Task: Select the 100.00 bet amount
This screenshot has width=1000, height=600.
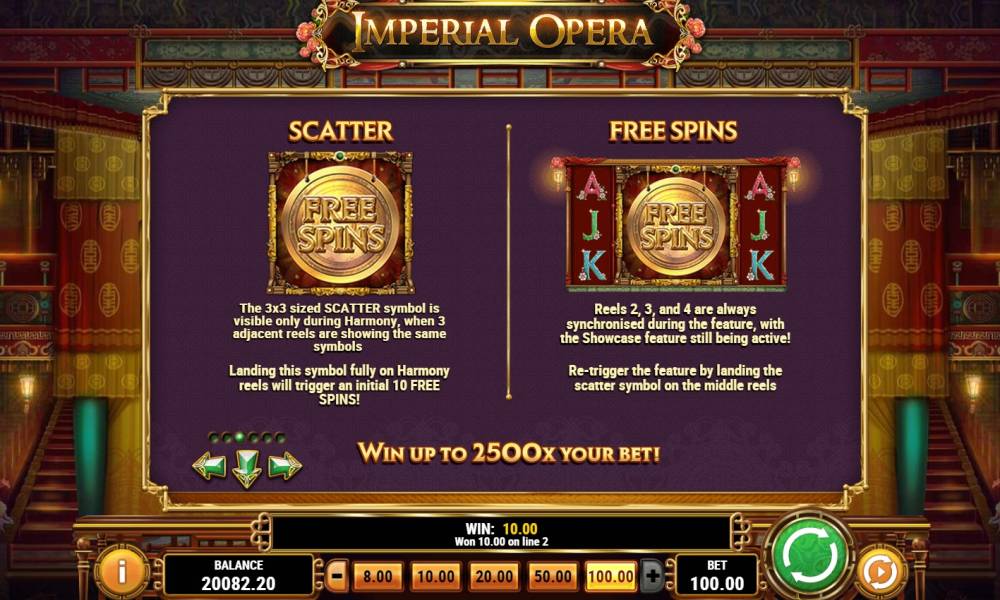Action: (610, 576)
